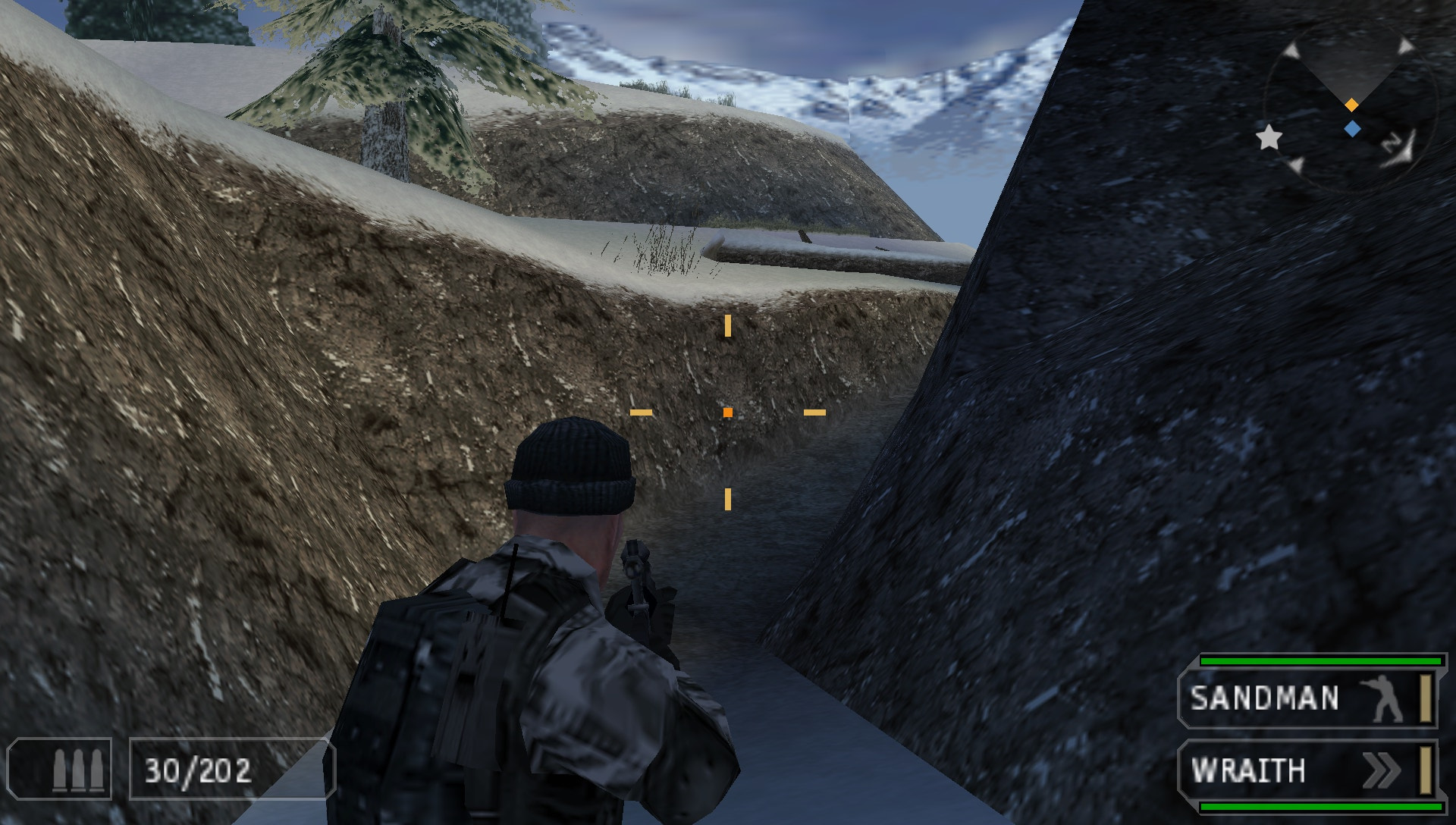Click the left tick mark of the crosshair
Viewport: 1456px width, 825px height.
pos(641,411)
